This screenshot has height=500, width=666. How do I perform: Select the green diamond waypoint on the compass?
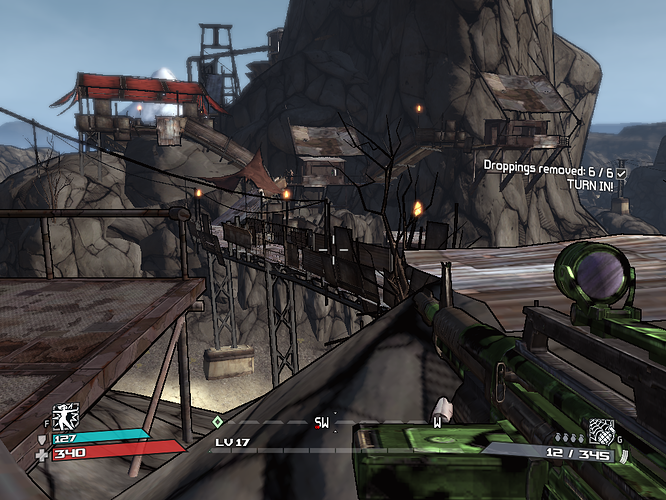tap(217, 422)
